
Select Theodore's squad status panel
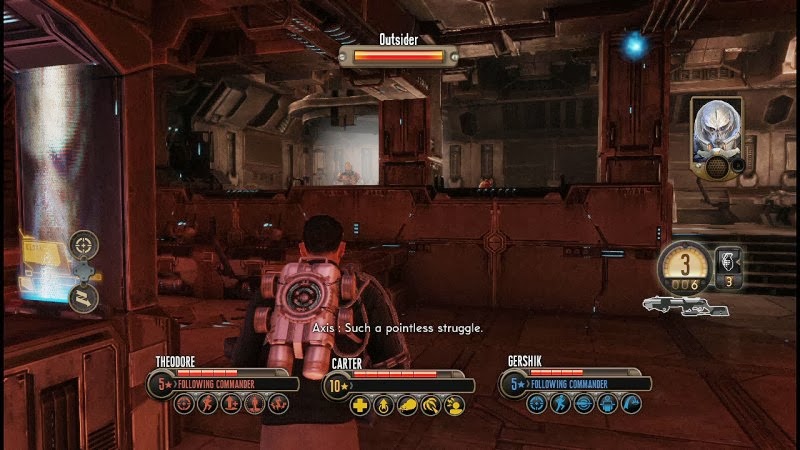click(x=222, y=377)
